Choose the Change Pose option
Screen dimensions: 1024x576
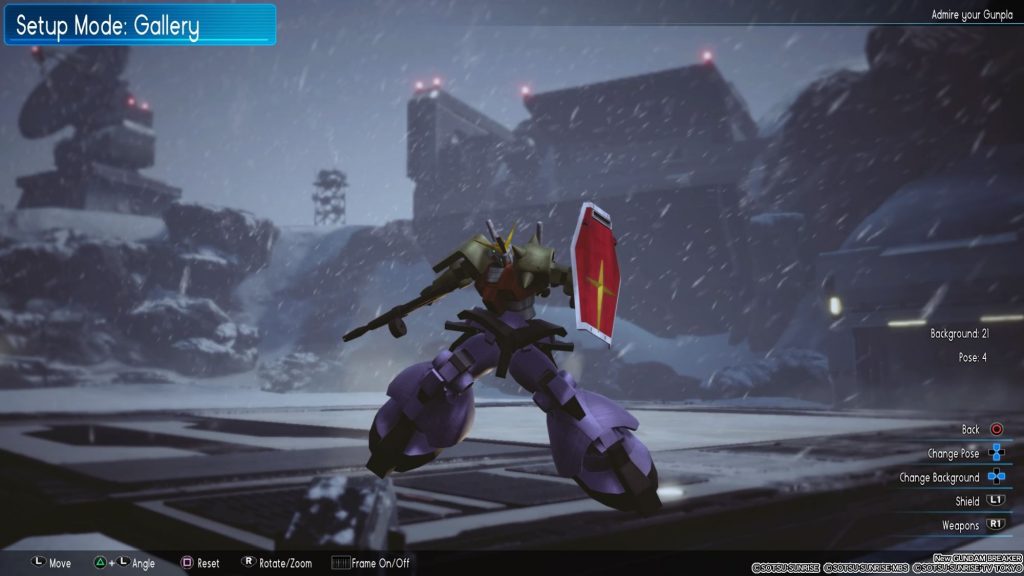point(953,454)
